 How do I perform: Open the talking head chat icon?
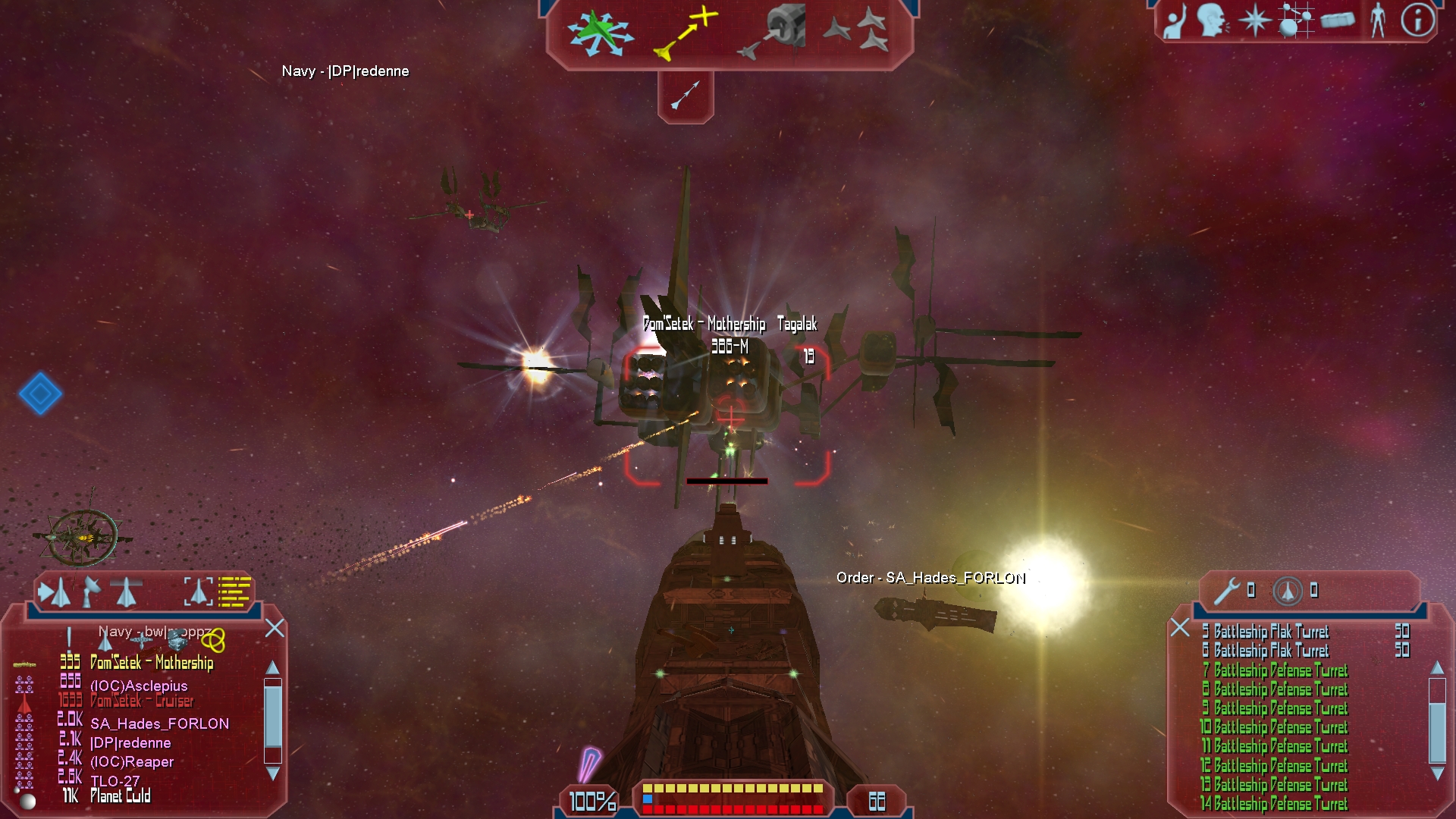pos(1213,20)
